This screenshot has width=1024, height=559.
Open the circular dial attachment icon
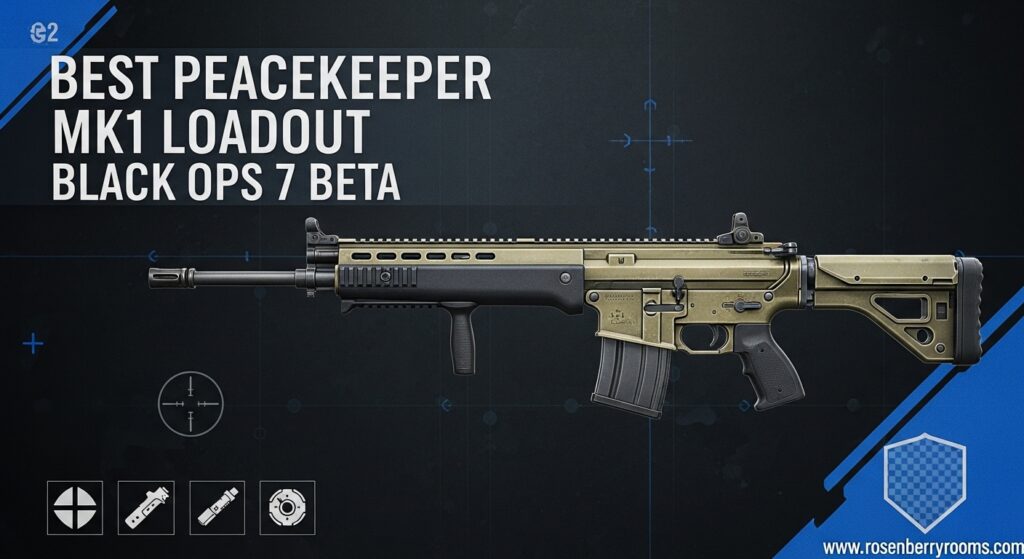point(287,508)
